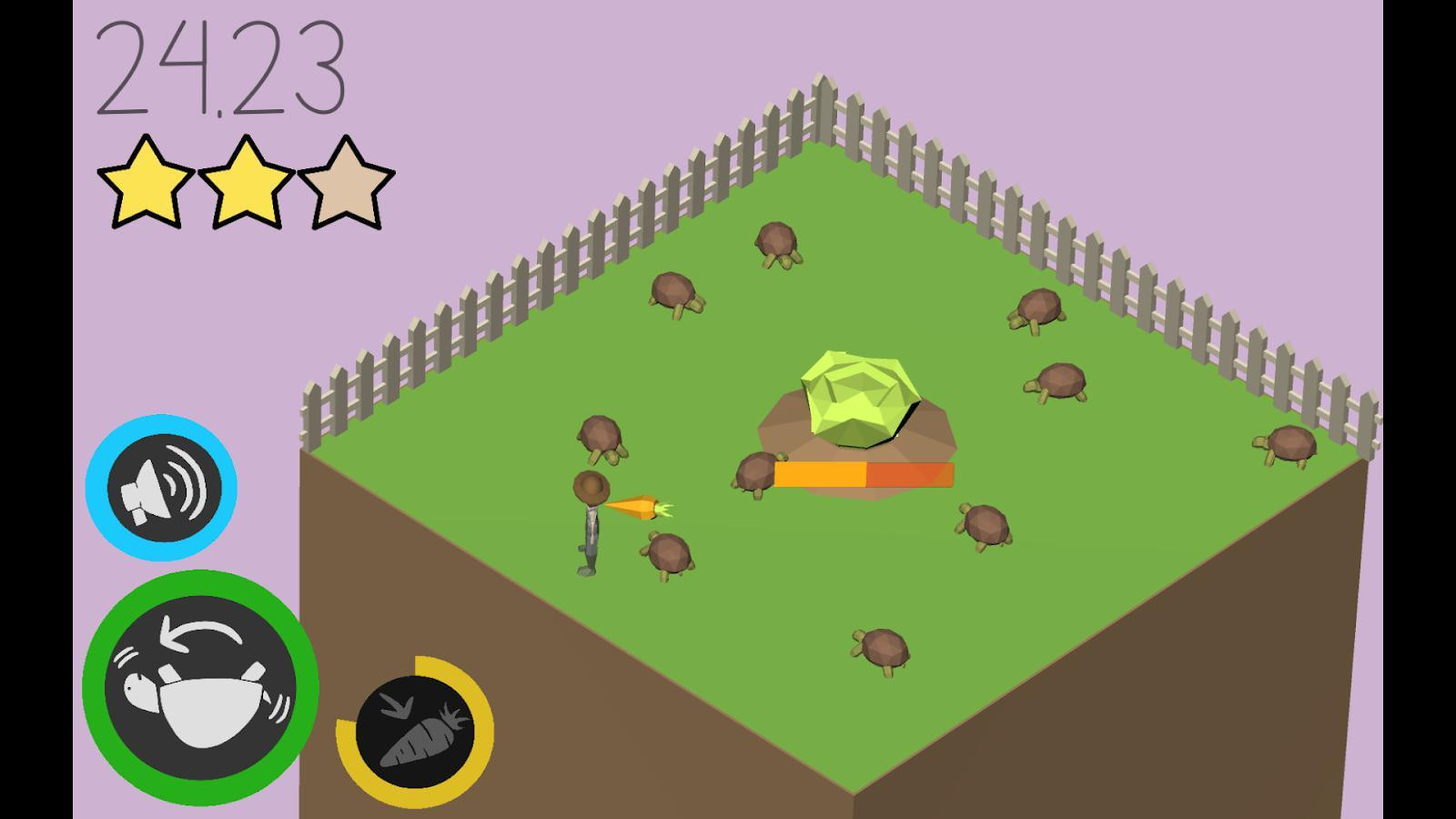
Task: Select the cabbage in the center
Action: 860,396
